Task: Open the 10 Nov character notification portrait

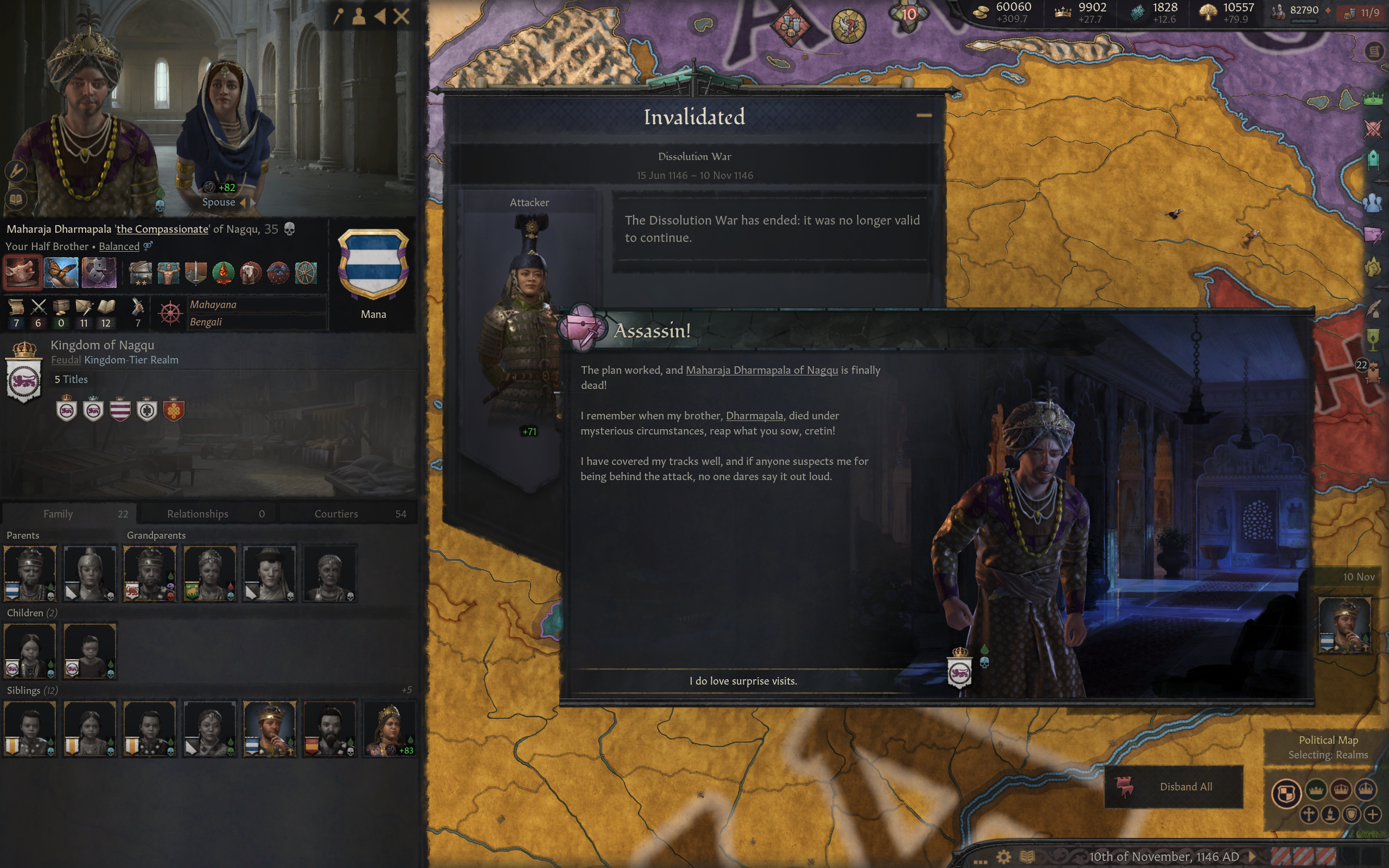Action: 1344,624
